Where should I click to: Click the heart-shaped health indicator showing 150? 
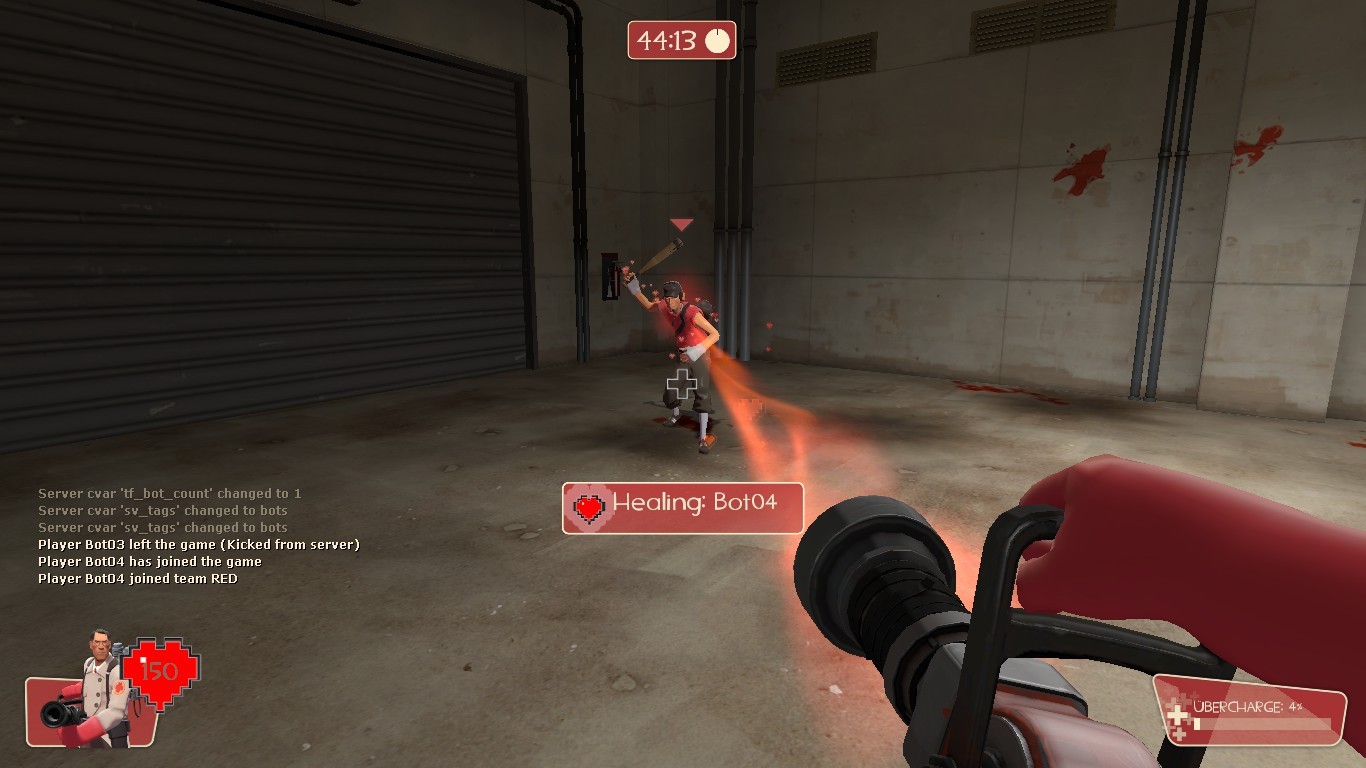(x=160, y=668)
